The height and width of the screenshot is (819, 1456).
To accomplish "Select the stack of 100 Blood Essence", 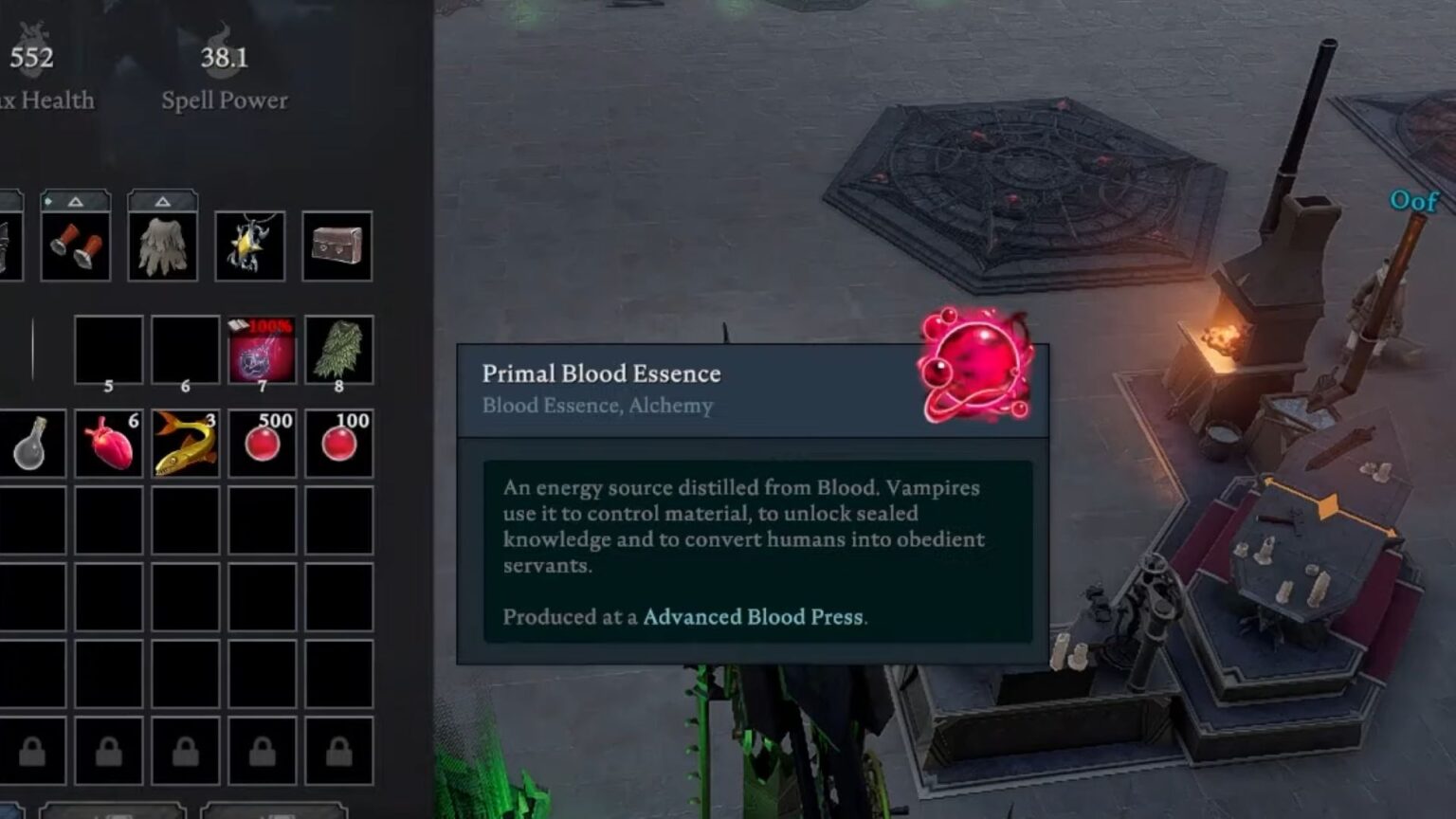I will 338,443.
